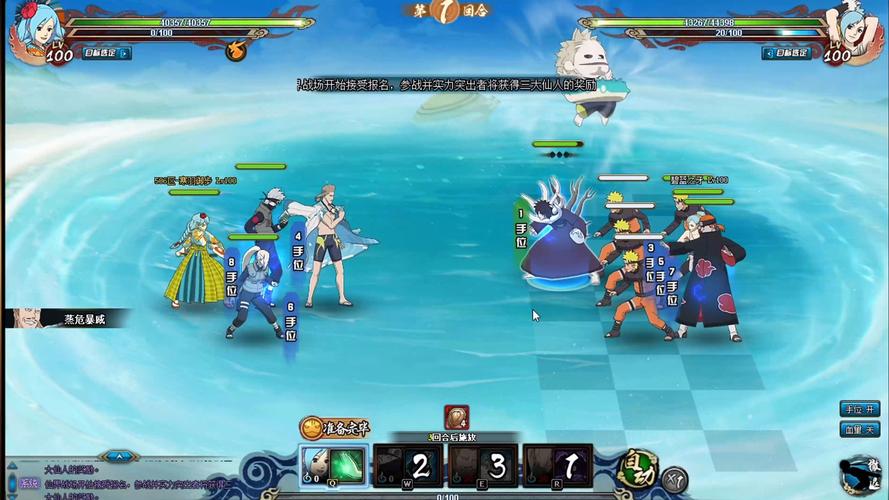Click the left player's 目标锁定 button
This screenshot has height=500, width=889.
coord(104,53)
